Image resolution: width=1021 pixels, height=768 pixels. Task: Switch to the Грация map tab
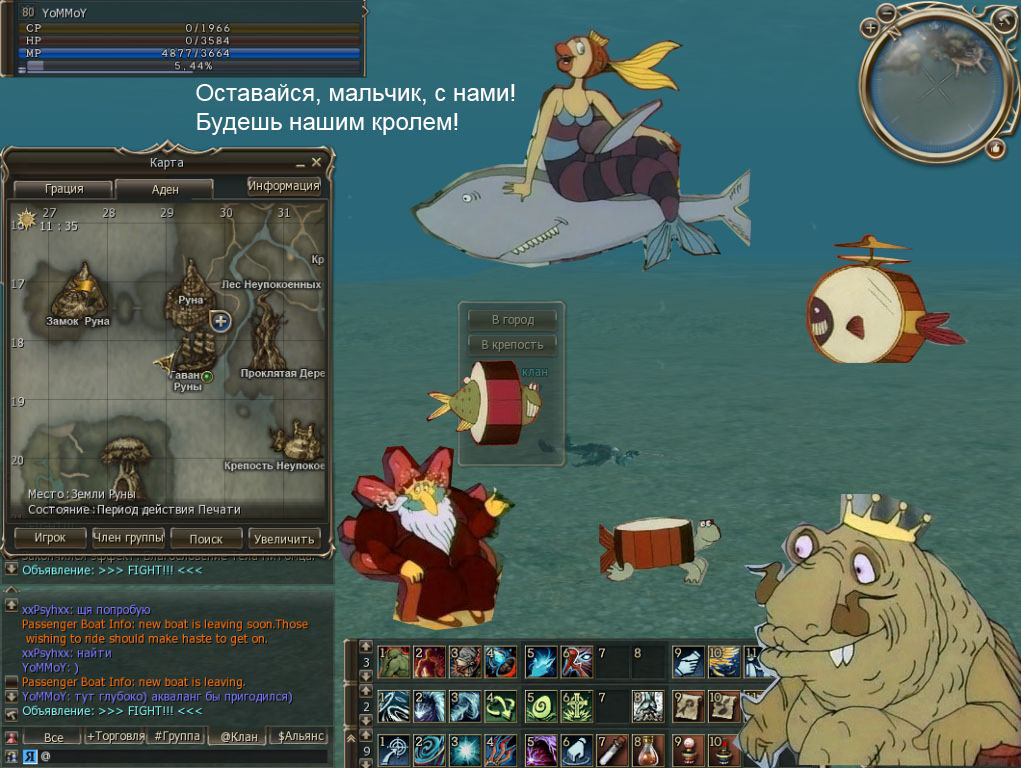(63, 189)
